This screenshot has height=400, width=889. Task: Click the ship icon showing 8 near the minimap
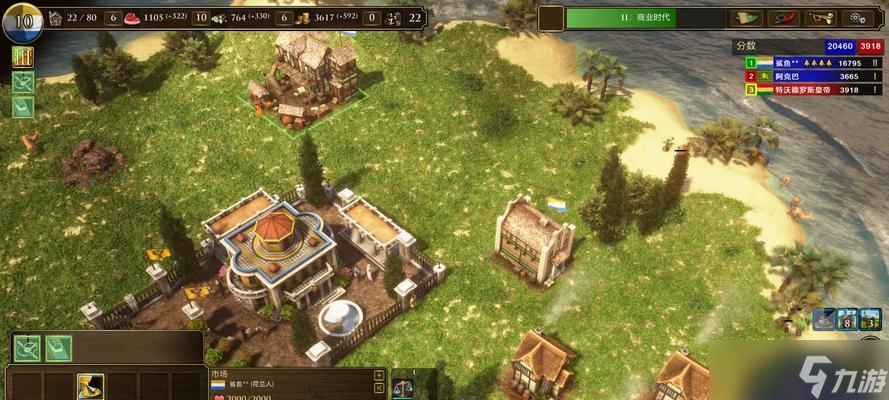tap(849, 320)
